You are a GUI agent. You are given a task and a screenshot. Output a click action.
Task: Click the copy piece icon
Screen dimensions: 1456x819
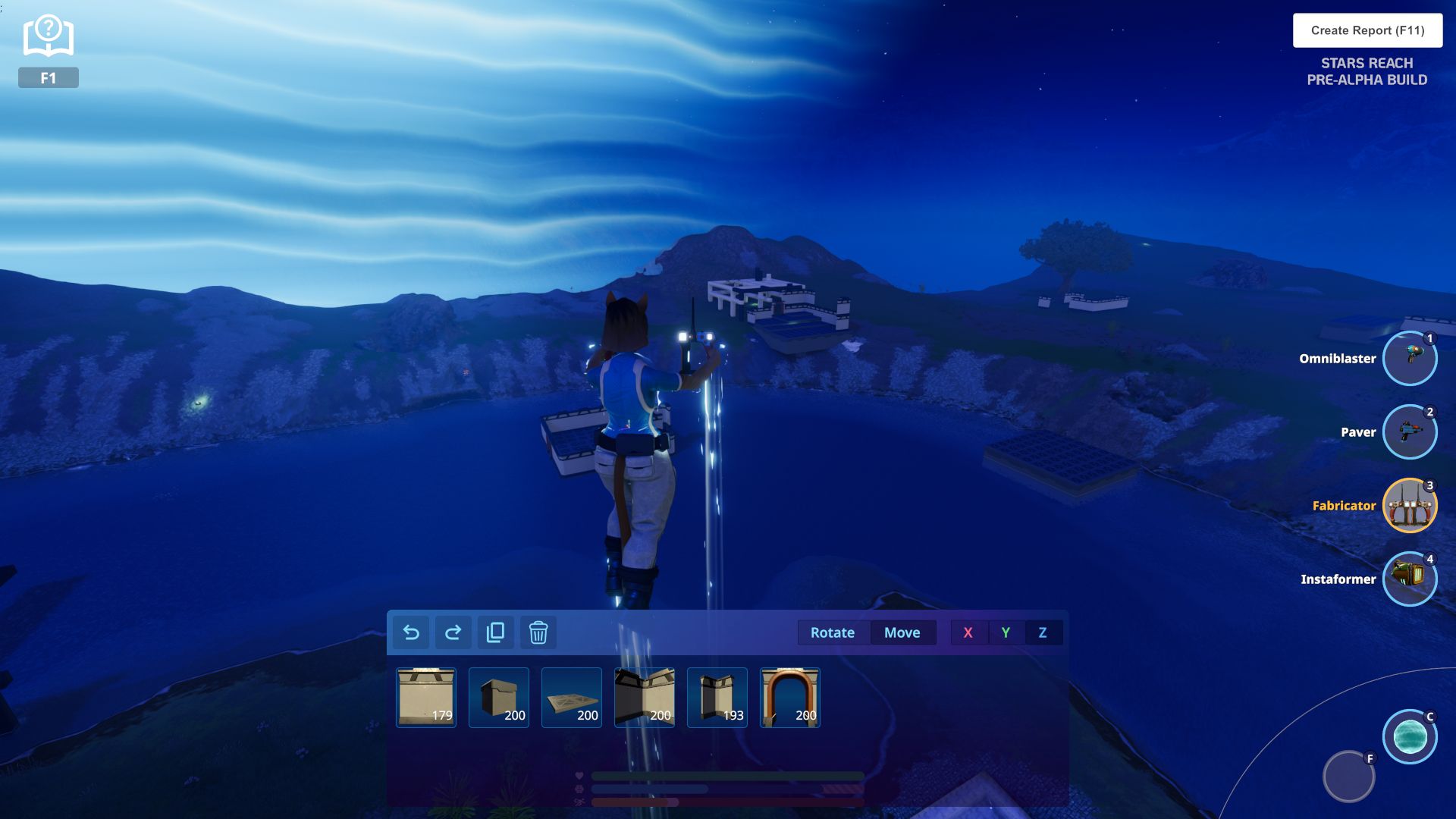(x=495, y=632)
